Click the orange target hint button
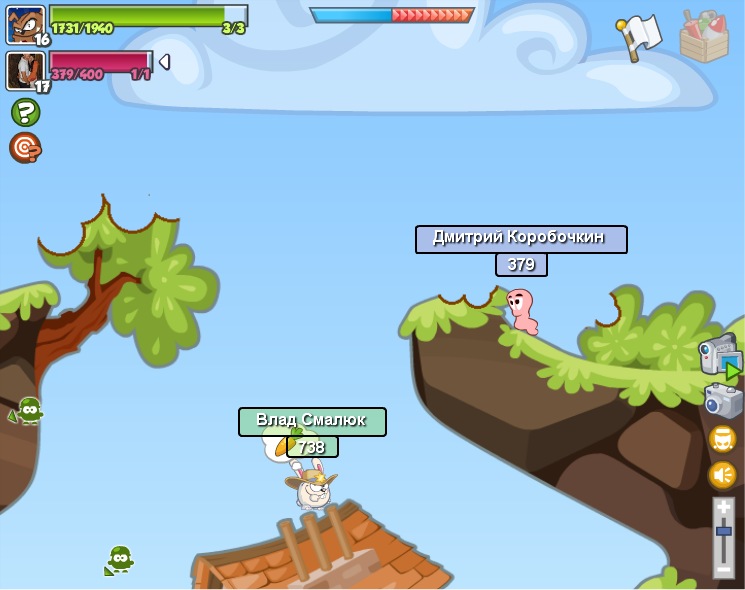The width and height of the screenshot is (745, 590). 25,148
